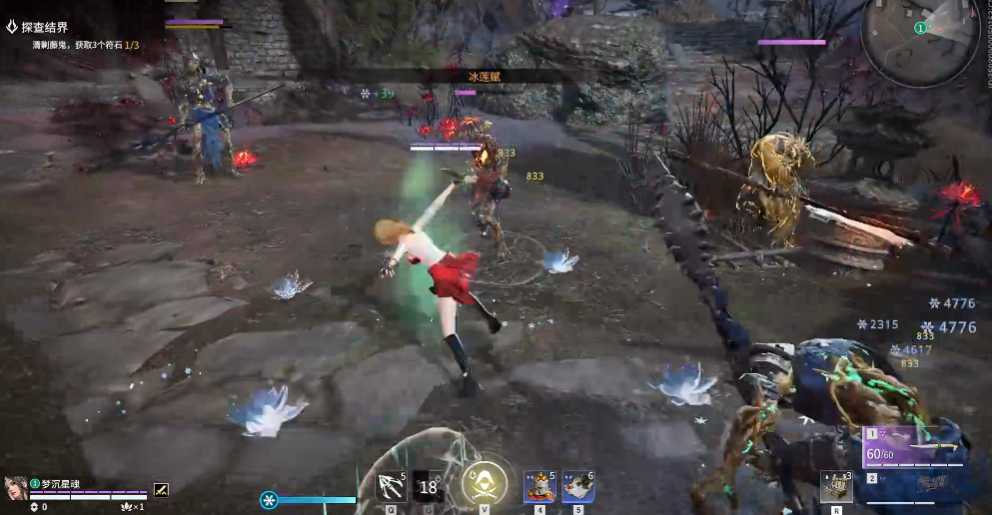Use the consumable item with x3 count

[836, 486]
